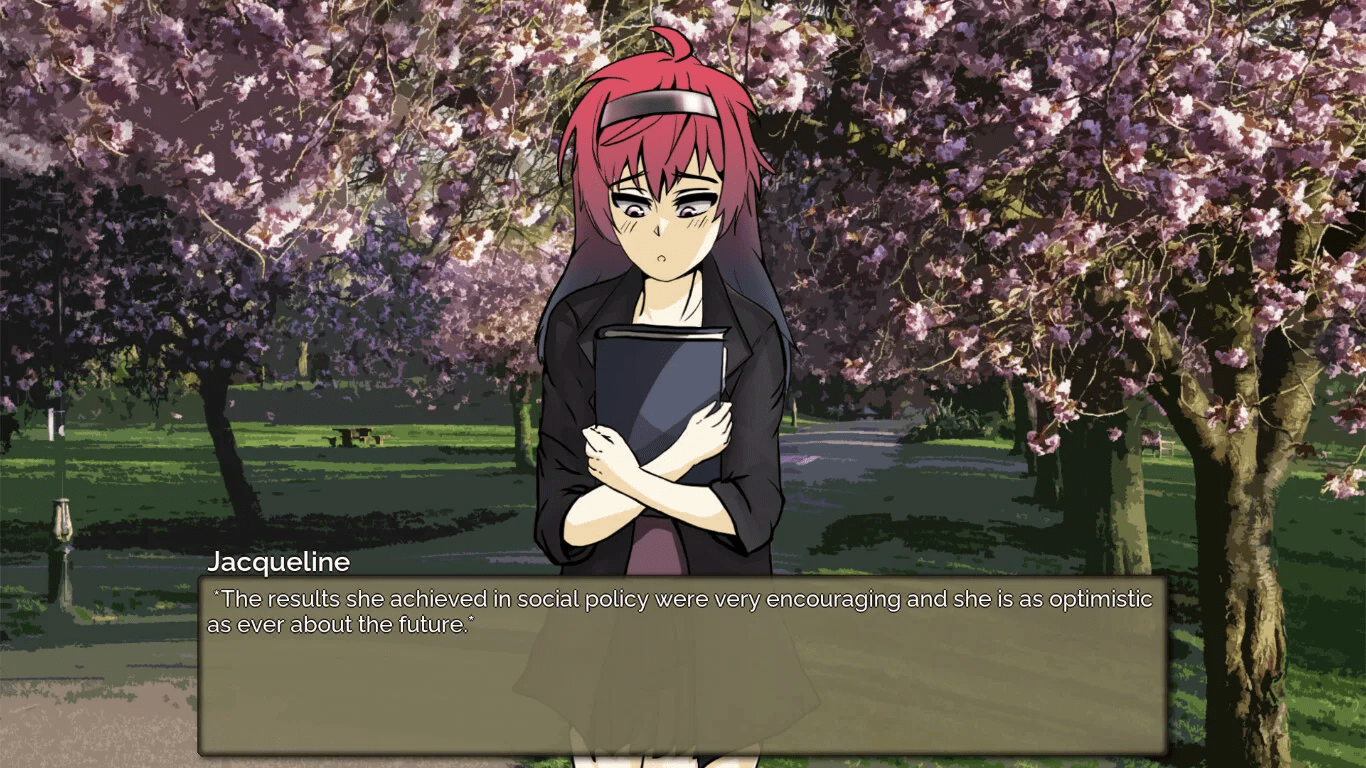Click the dialogue box to continue
1366x768 pixels.
pyautogui.click(x=682, y=665)
